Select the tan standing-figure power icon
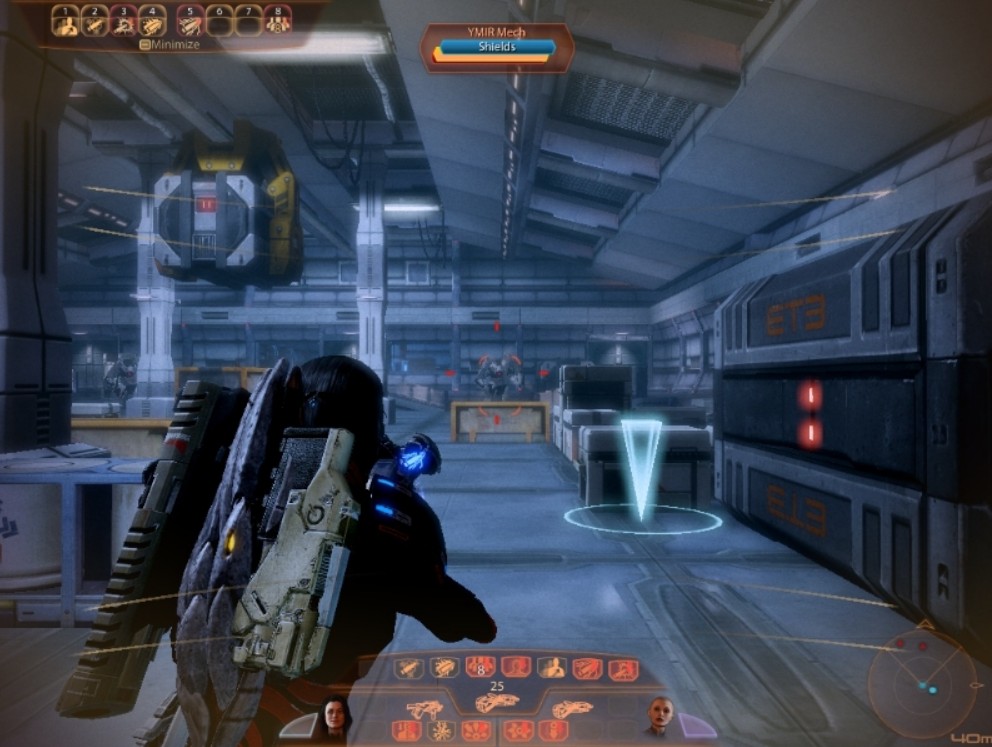 click(x=550, y=668)
